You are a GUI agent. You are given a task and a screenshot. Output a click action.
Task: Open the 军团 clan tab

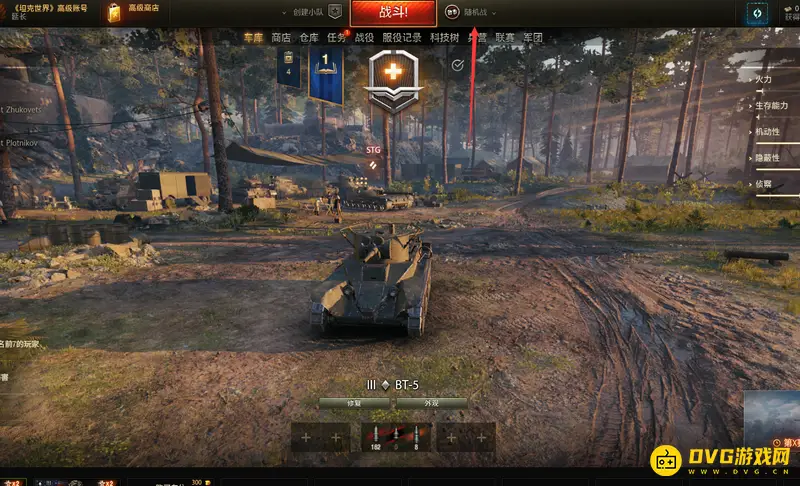point(533,37)
